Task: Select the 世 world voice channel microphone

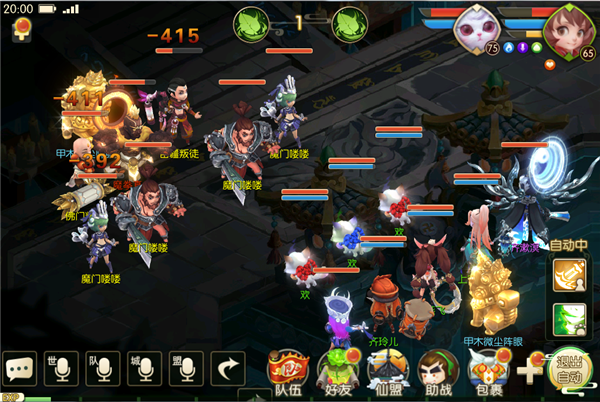Action: [60, 369]
